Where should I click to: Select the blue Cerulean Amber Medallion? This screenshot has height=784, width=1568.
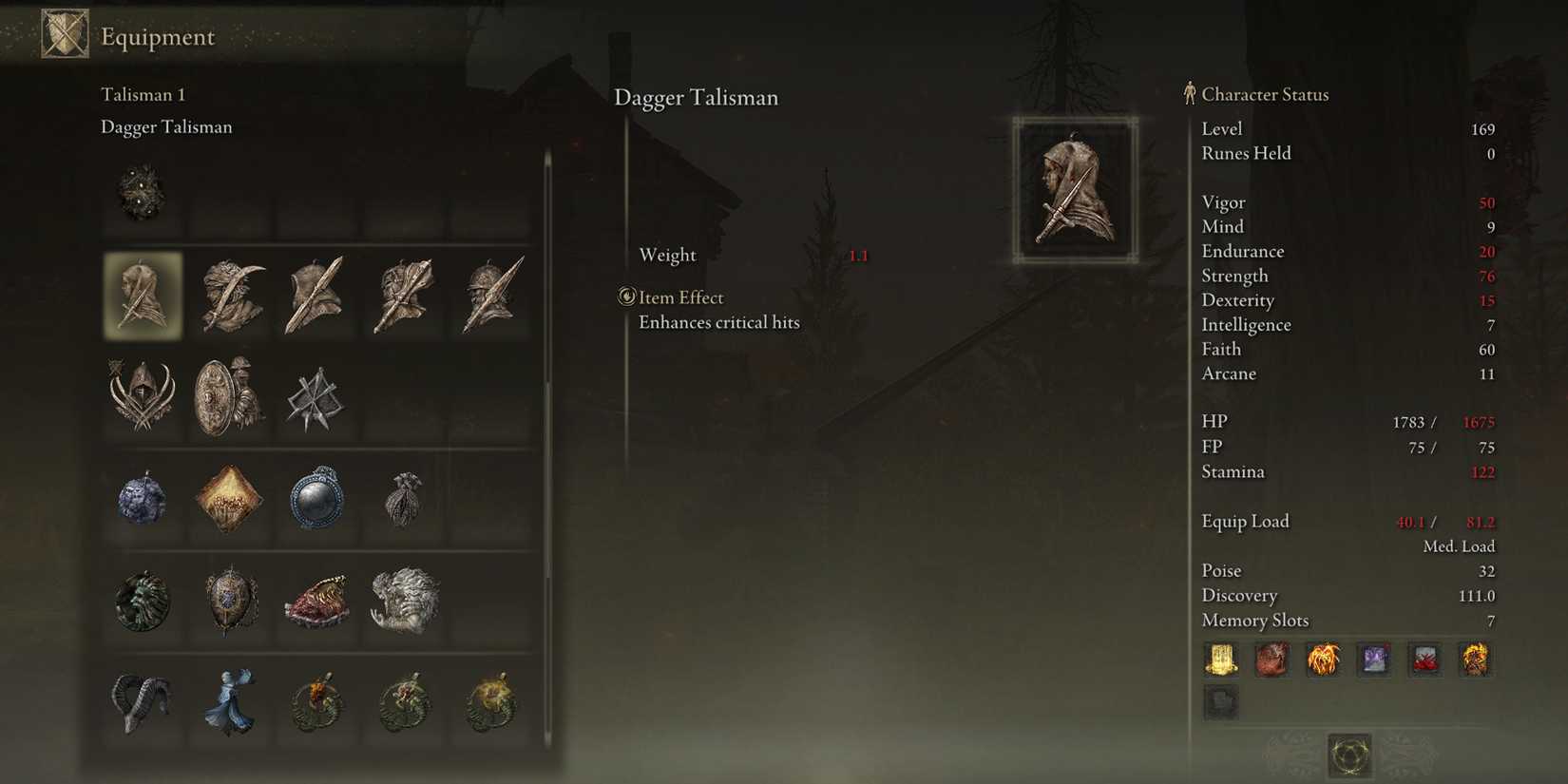click(x=317, y=502)
